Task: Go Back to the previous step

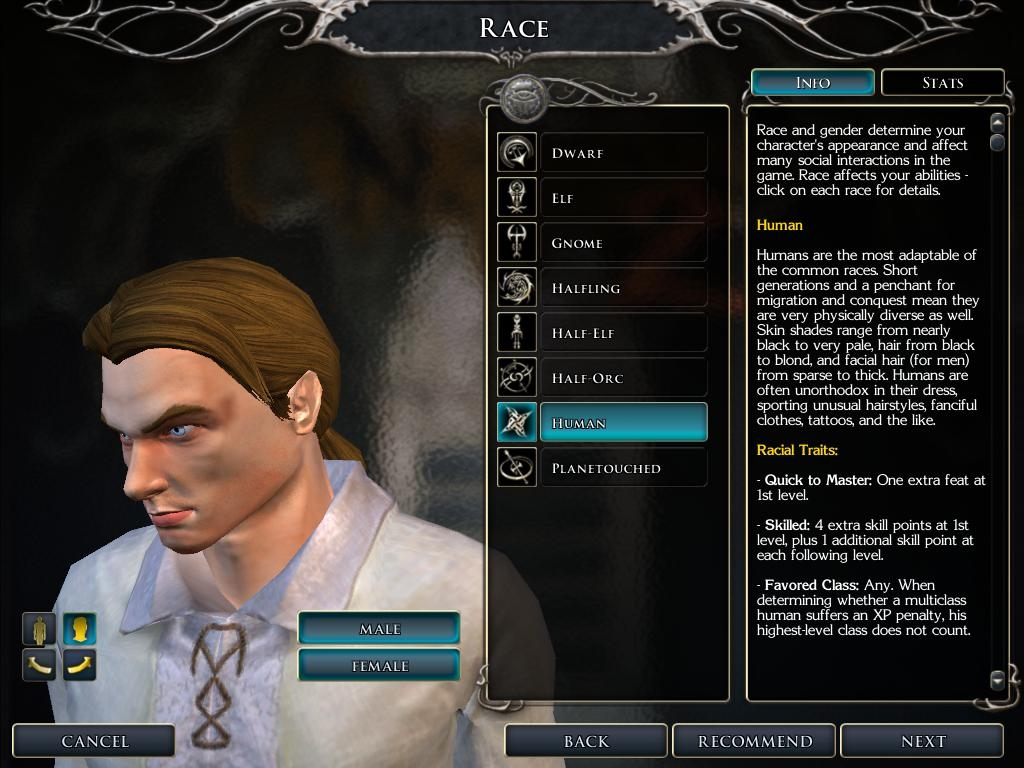Action: point(586,741)
